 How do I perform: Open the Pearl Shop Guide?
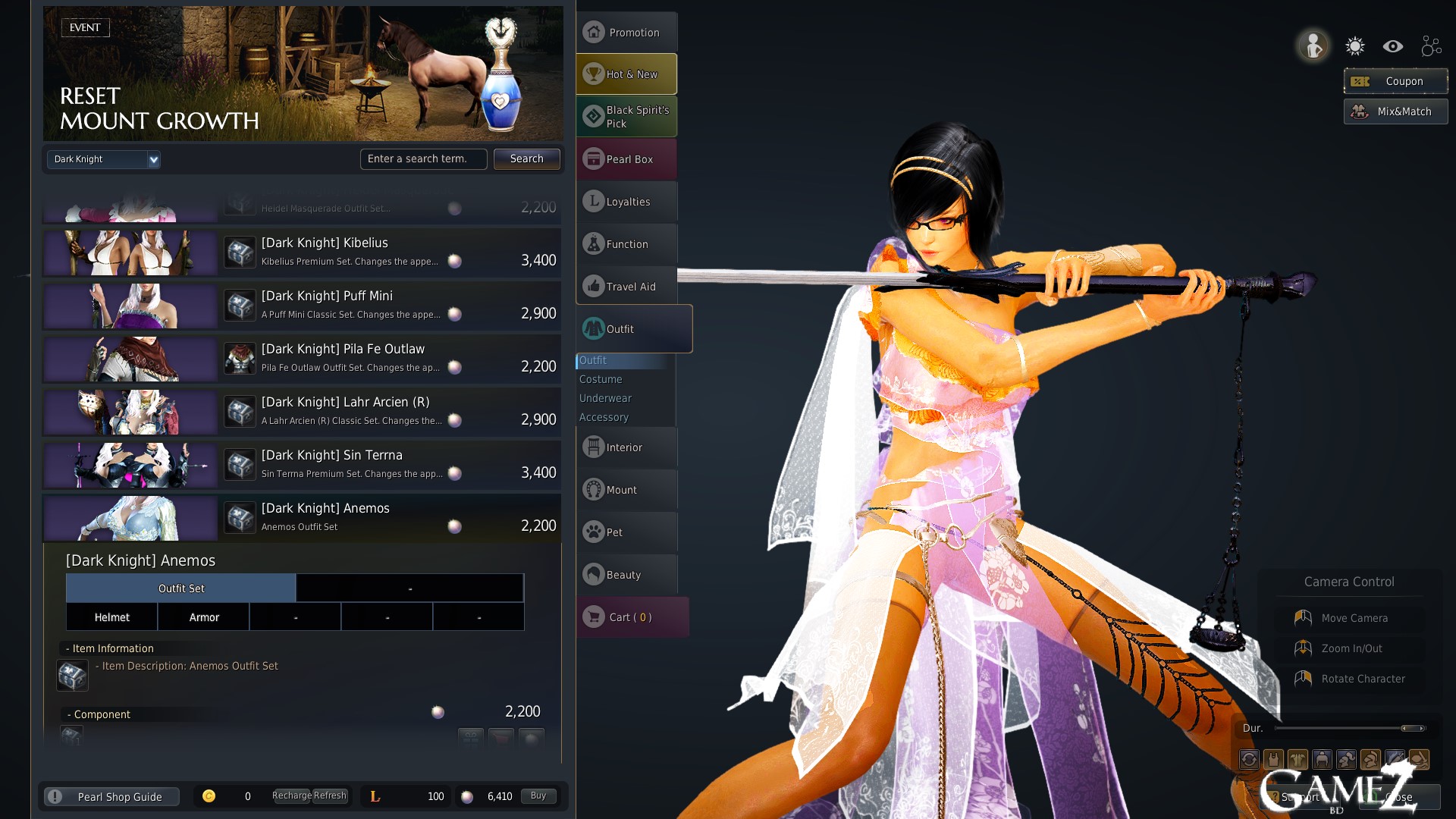pos(112,797)
